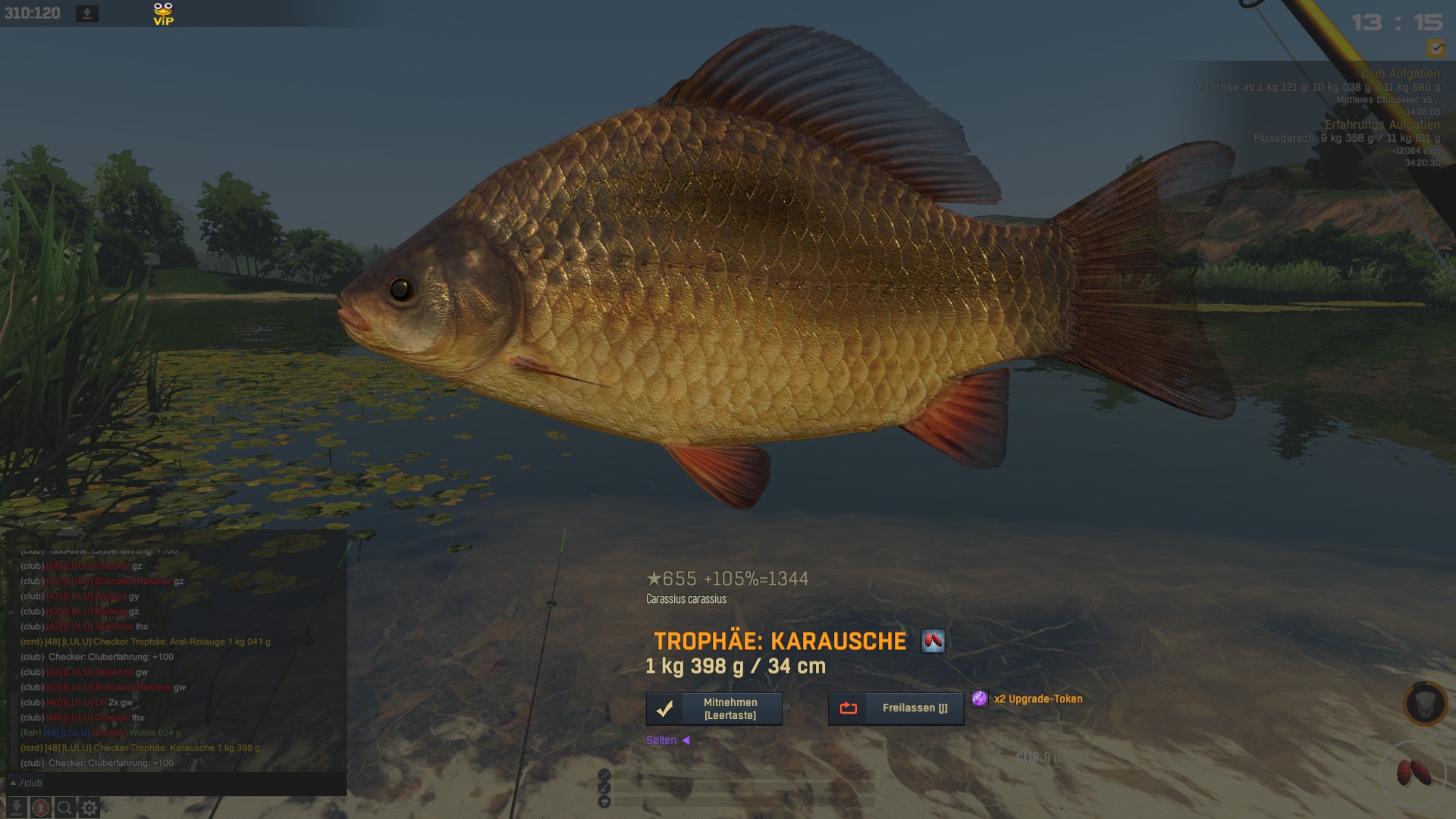Select the purple Upgrade-Token icon
This screenshot has width=1456, height=819.
click(x=980, y=698)
